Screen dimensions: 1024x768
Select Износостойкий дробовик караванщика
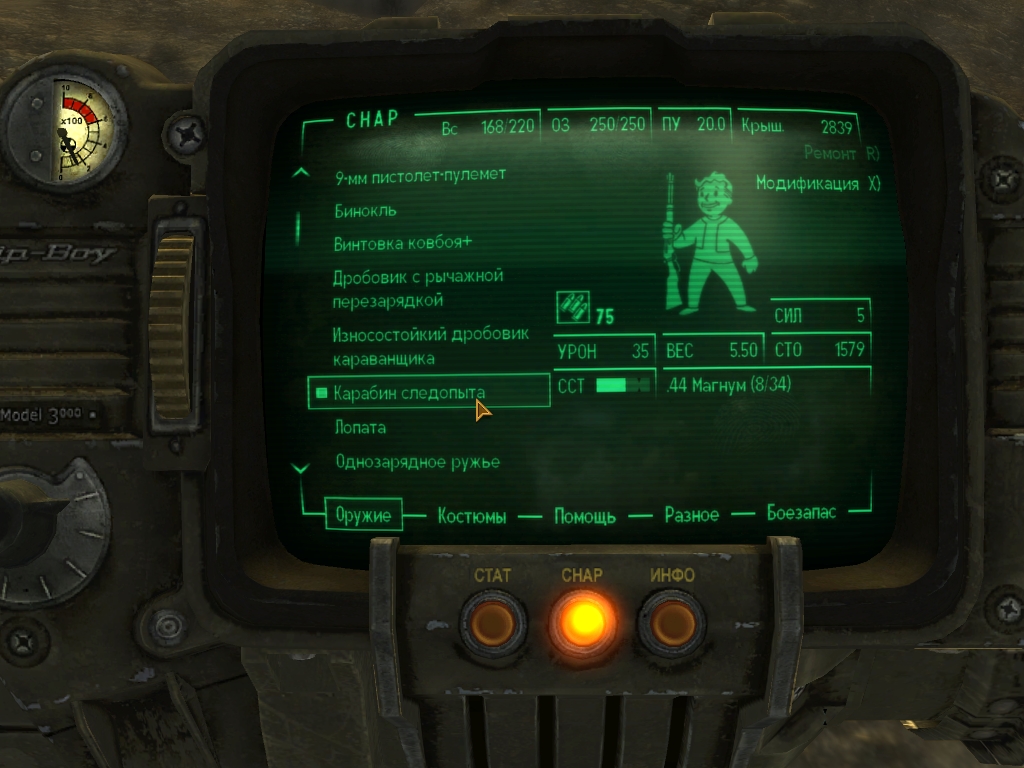[x=430, y=346]
